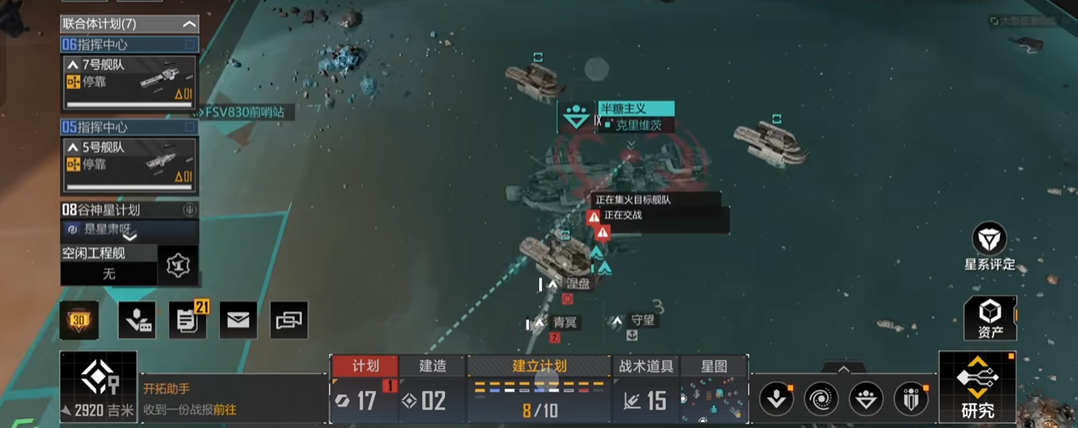Open the mail envelope icon
Viewport: 1078px width, 428px height.
(238, 319)
